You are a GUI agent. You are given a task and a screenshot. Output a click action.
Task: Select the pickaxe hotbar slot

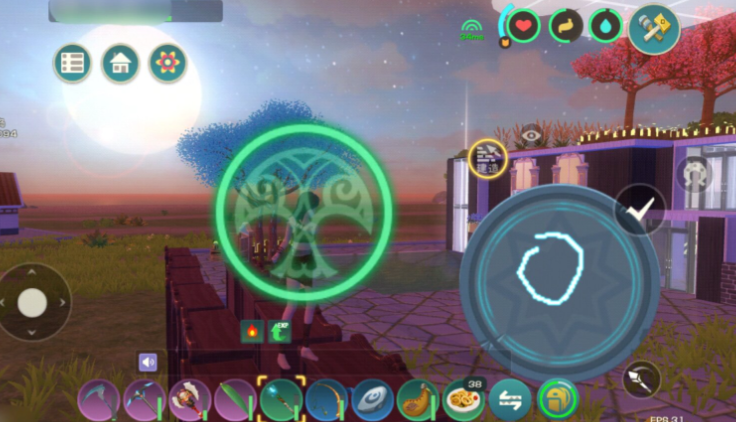144,401
